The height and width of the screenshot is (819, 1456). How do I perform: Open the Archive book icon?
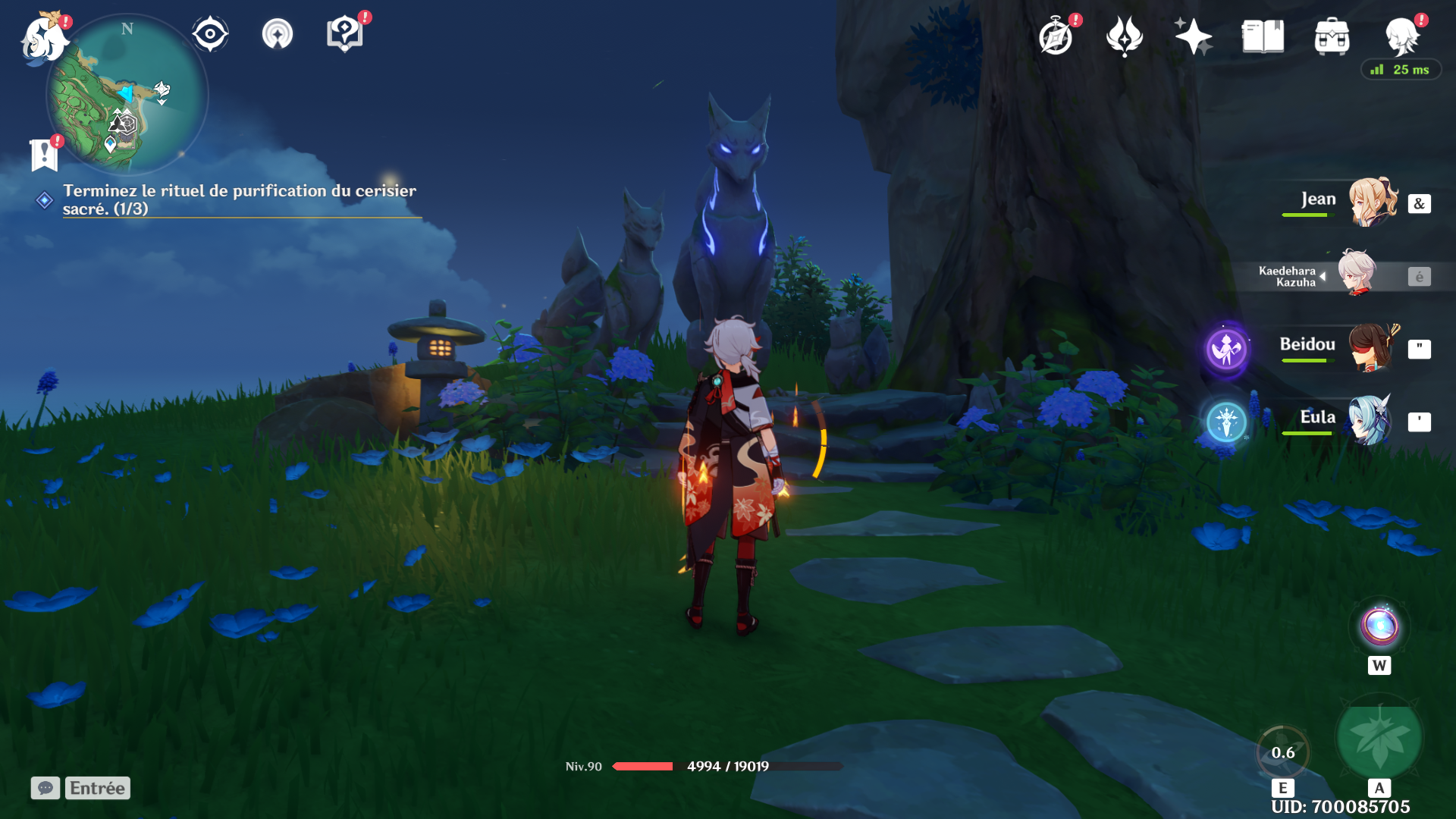(1263, 36)
